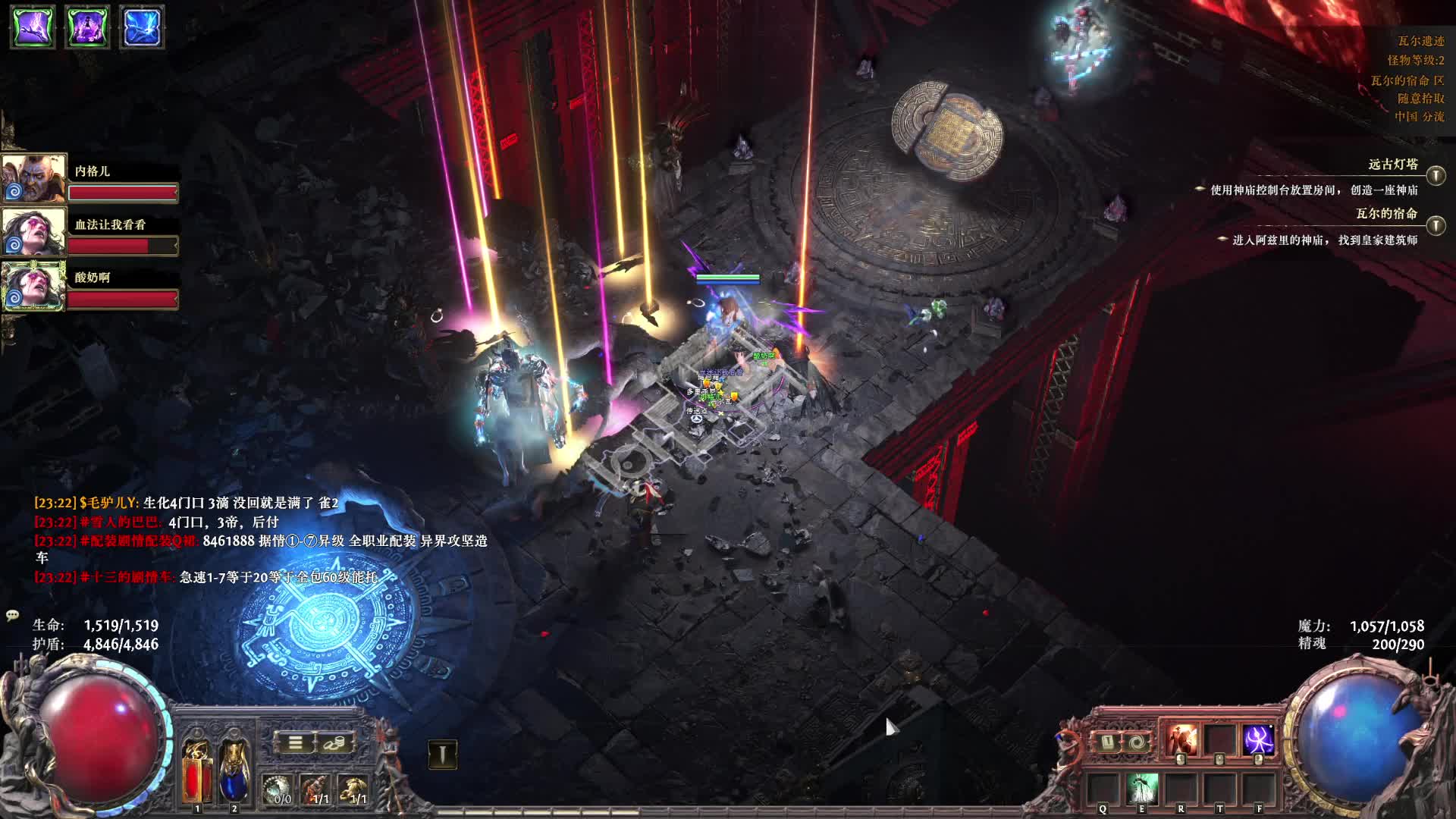
Task: Use the blue mana flask
Action: pyautogui.click(x=234, y=771)
